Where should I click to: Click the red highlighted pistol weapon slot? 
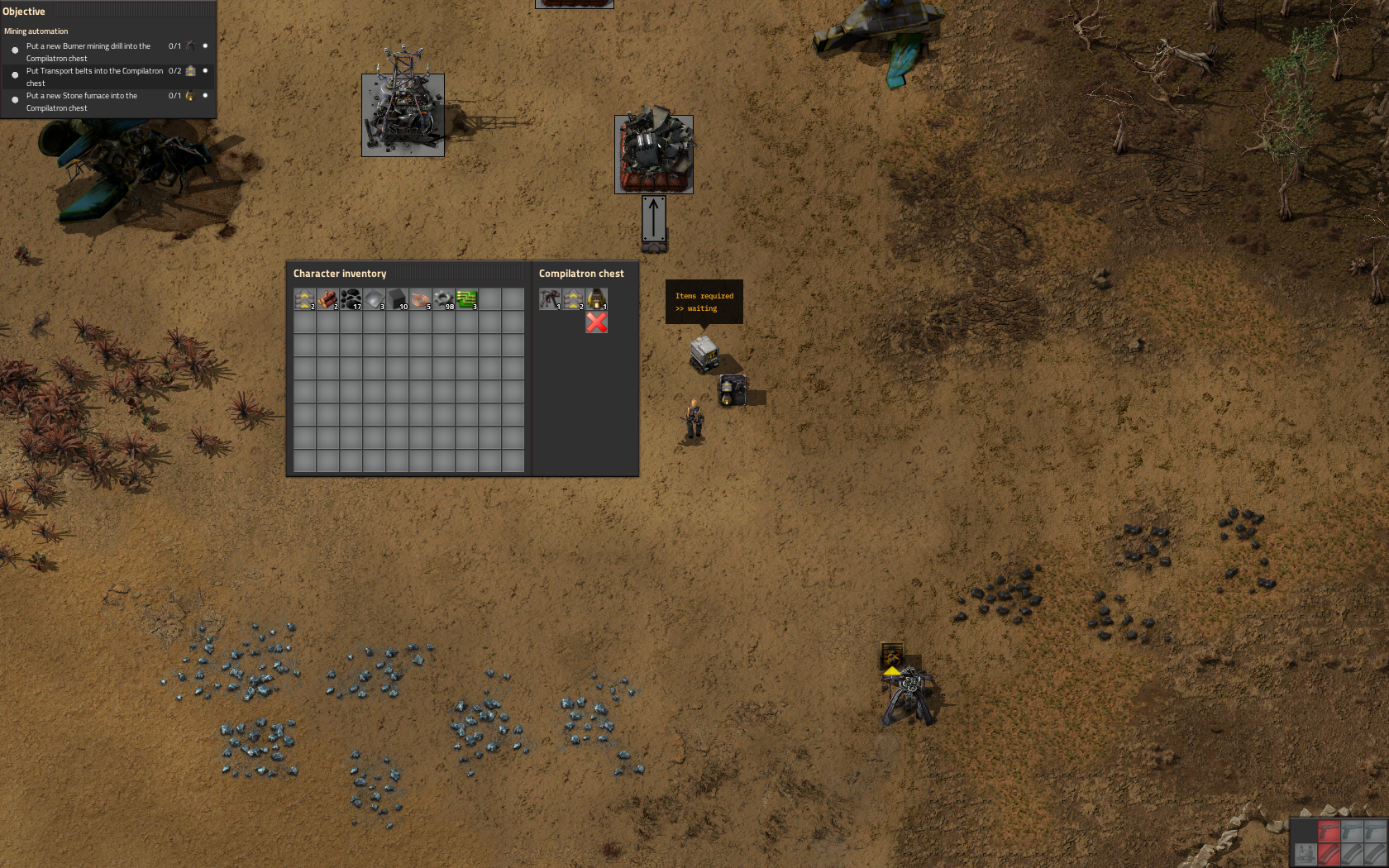pos(1329,831)
